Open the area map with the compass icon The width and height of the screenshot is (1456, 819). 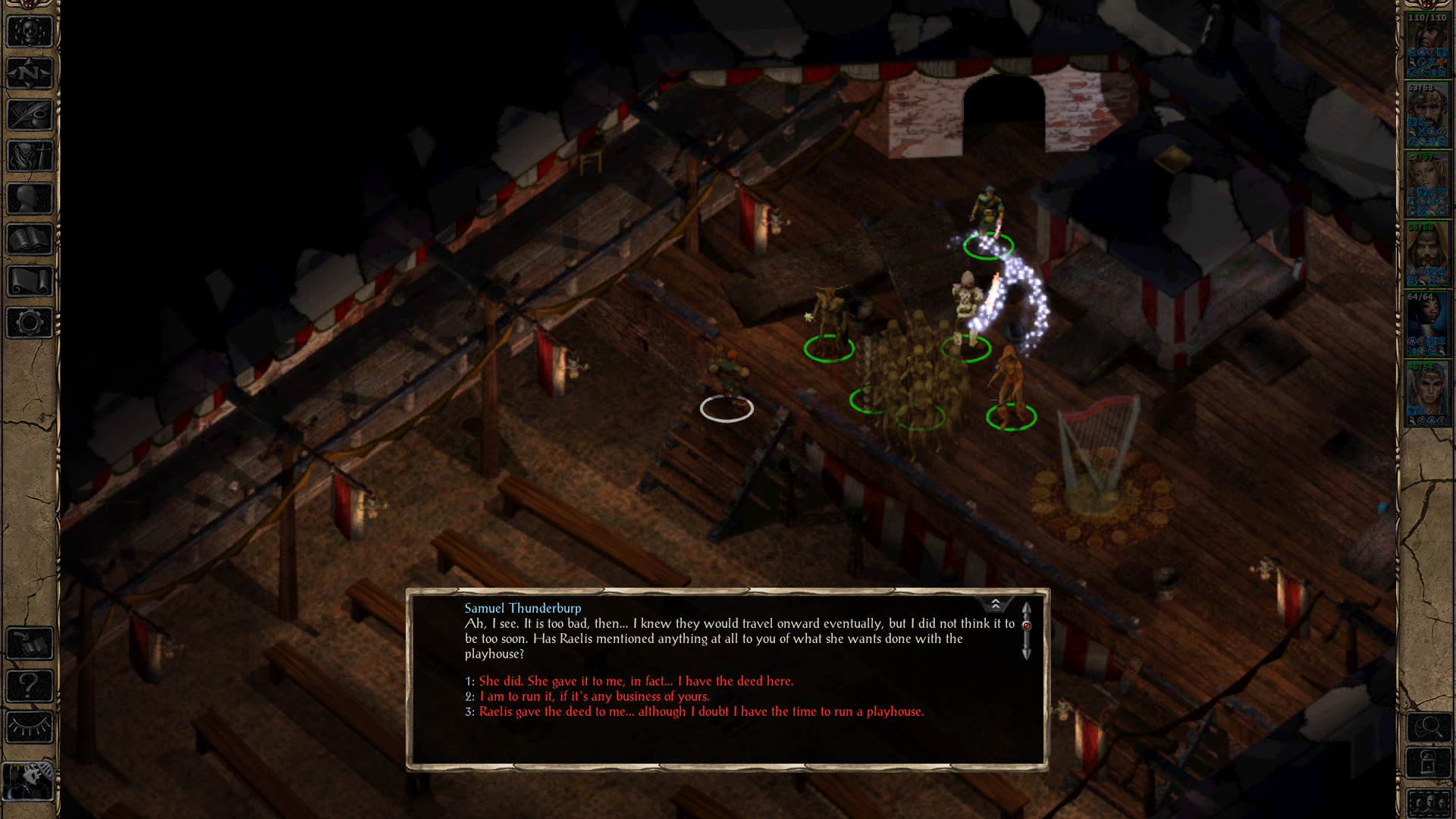pyautogui.click(x=30, y=74)
